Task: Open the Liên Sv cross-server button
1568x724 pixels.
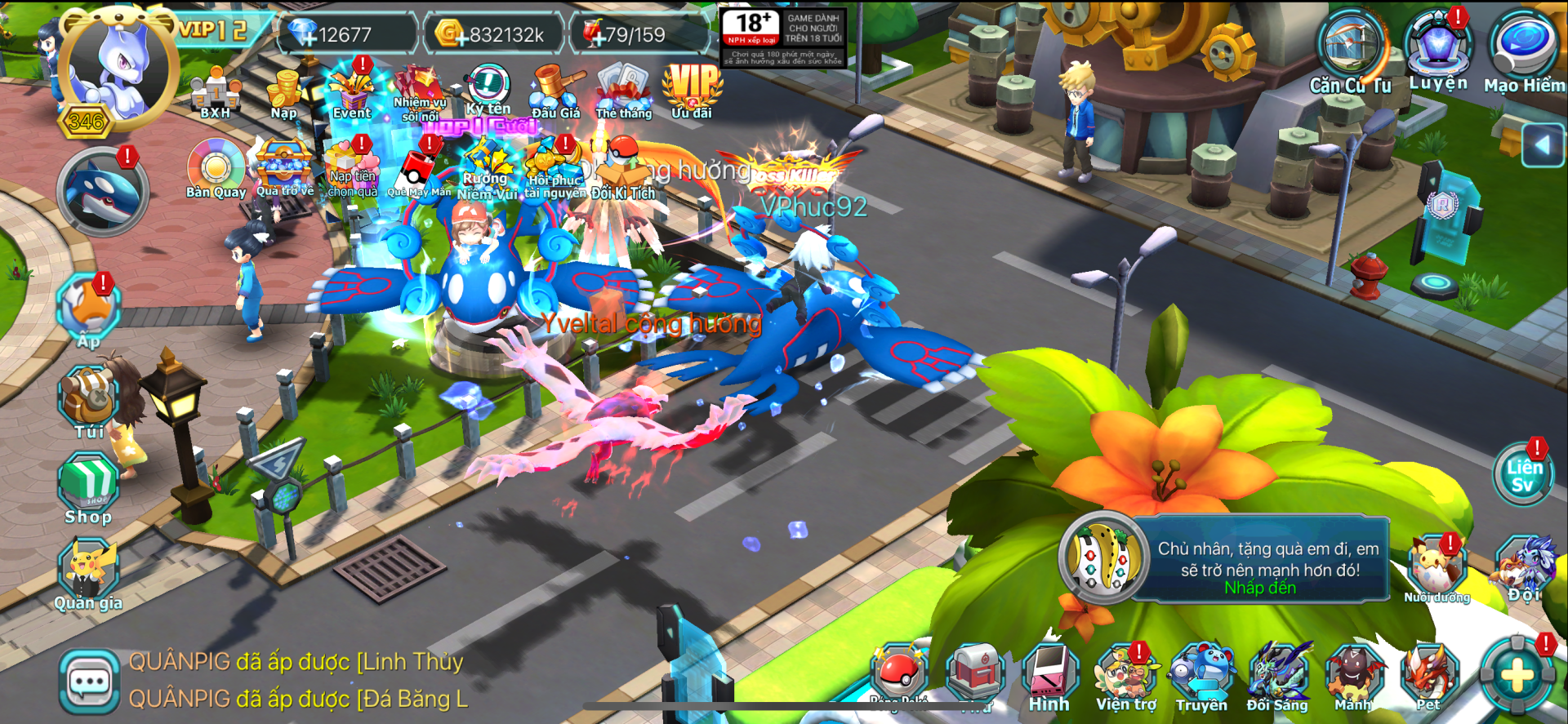Action: coord(1524,475)
